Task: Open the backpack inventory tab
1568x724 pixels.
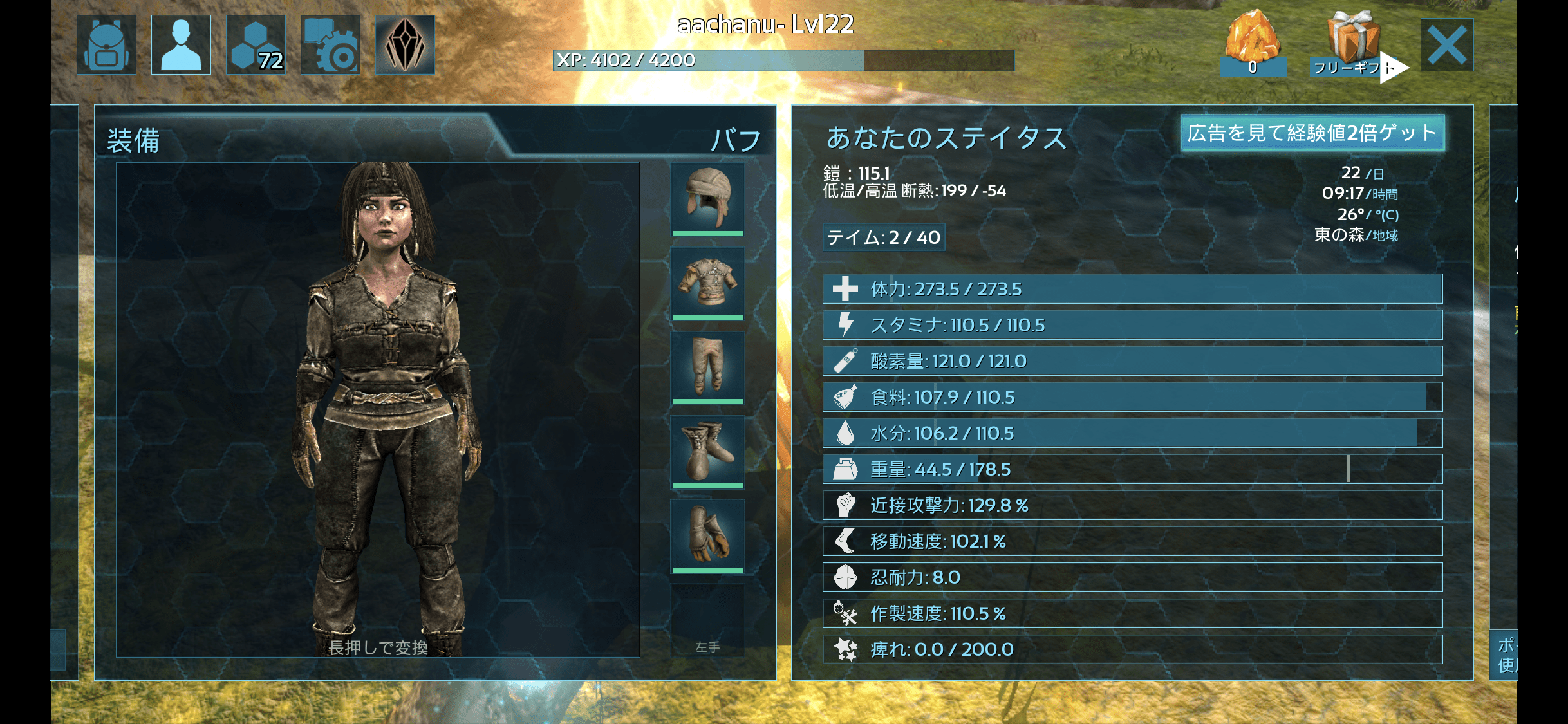Action: point(106,45)
